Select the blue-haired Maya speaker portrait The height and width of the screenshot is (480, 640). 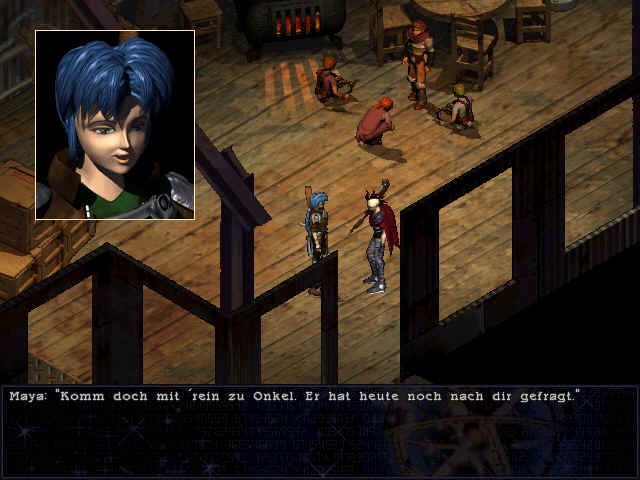[115, 125]
